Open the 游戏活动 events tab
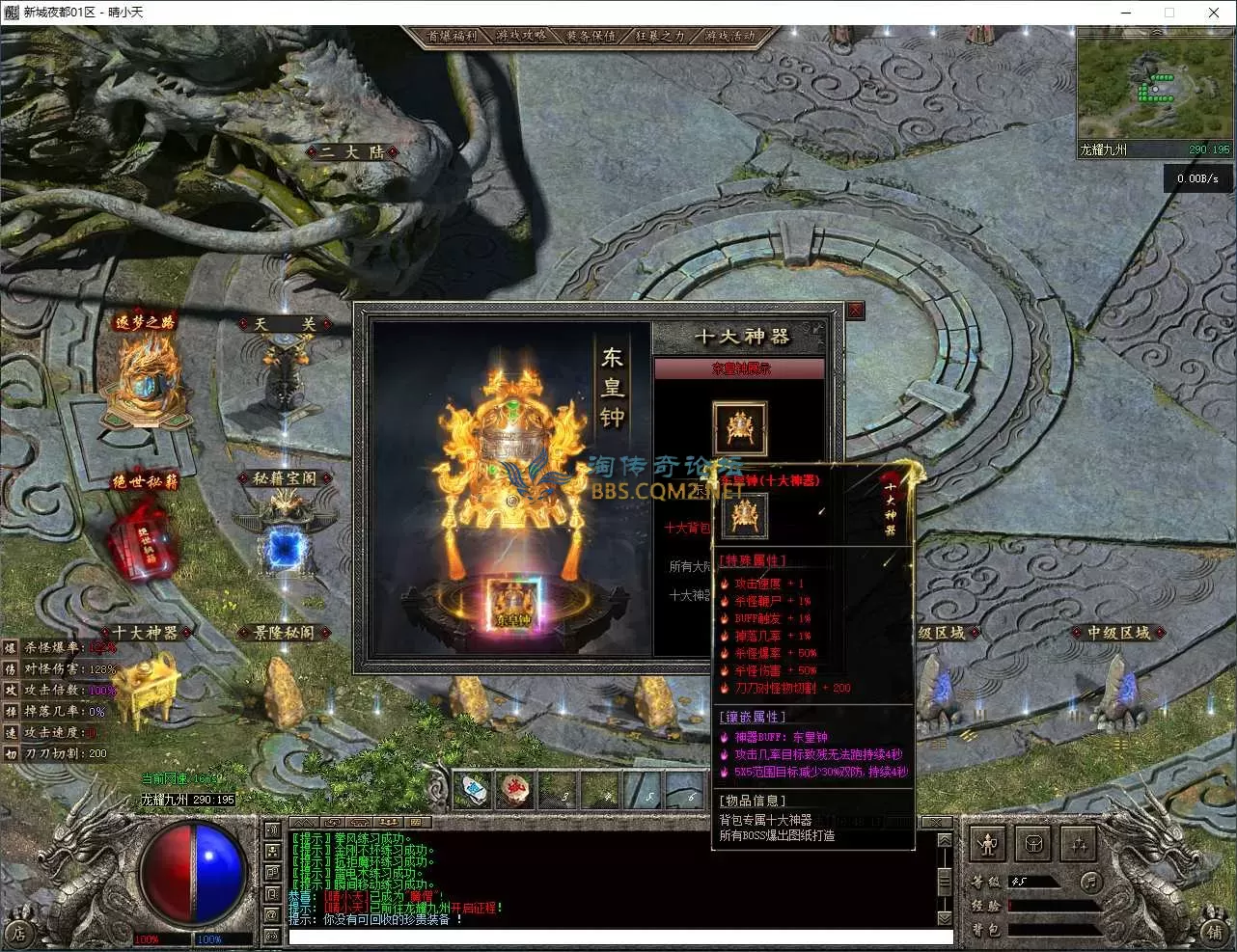Viewport: 1237px width, 952px height. (x=730, y=36)
